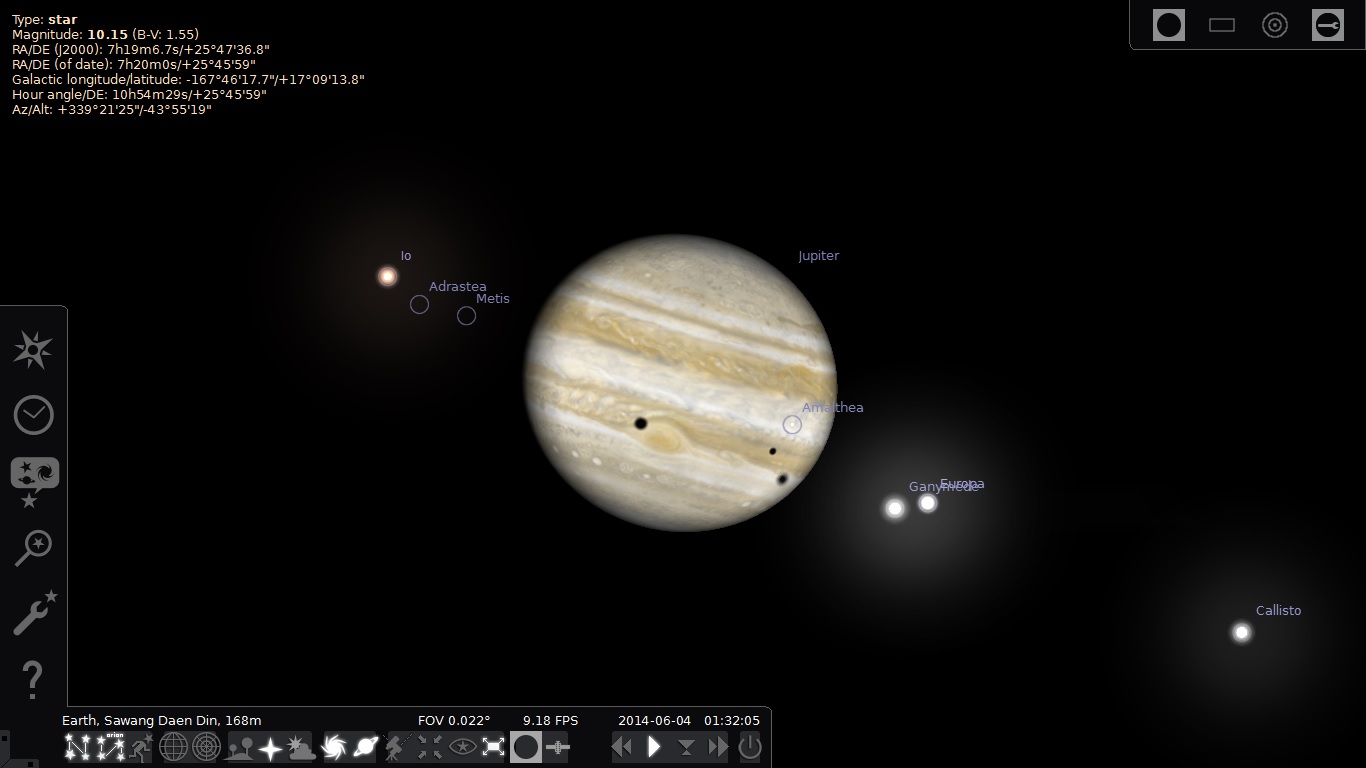1366x768 pixels.
Task: Set time to now hourglass button
Action: tap(686, 747)
